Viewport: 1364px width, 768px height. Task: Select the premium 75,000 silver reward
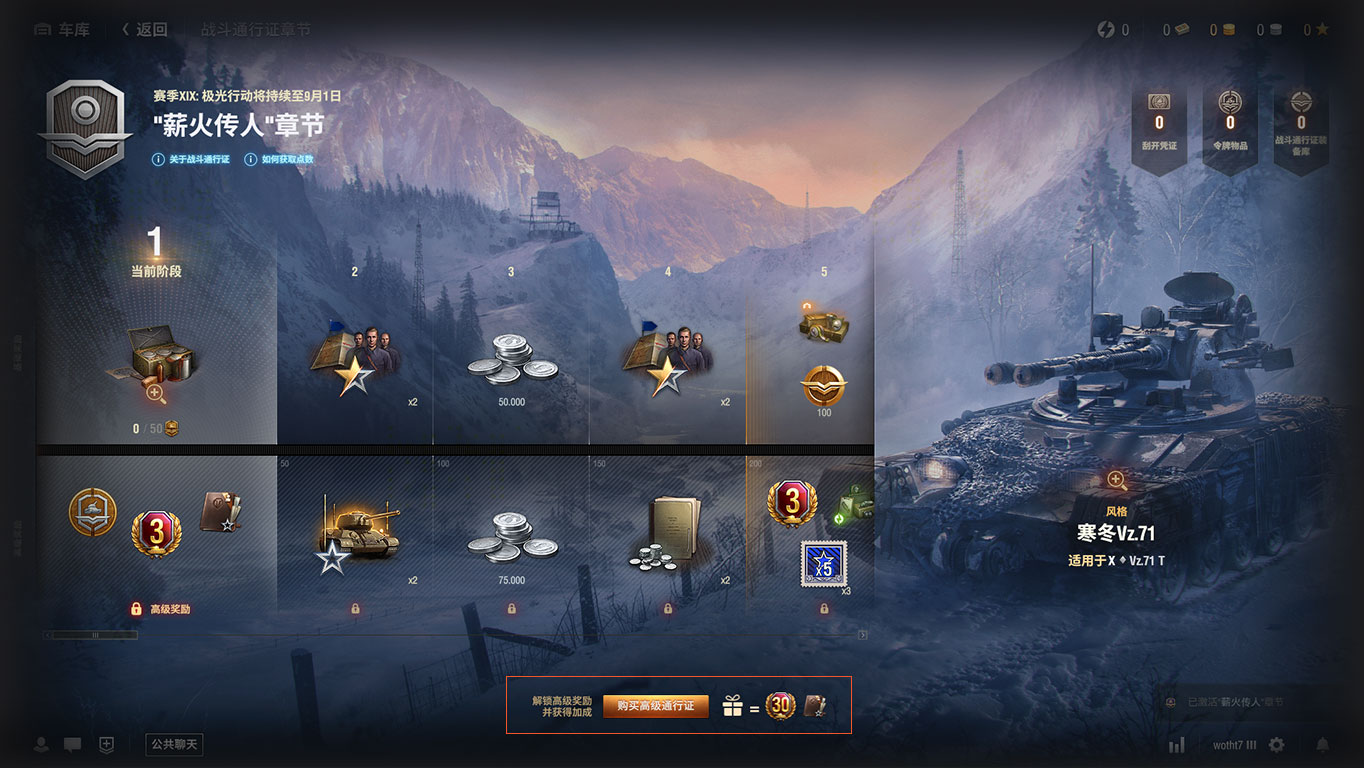pyautogui.click(x=511, y=540)
